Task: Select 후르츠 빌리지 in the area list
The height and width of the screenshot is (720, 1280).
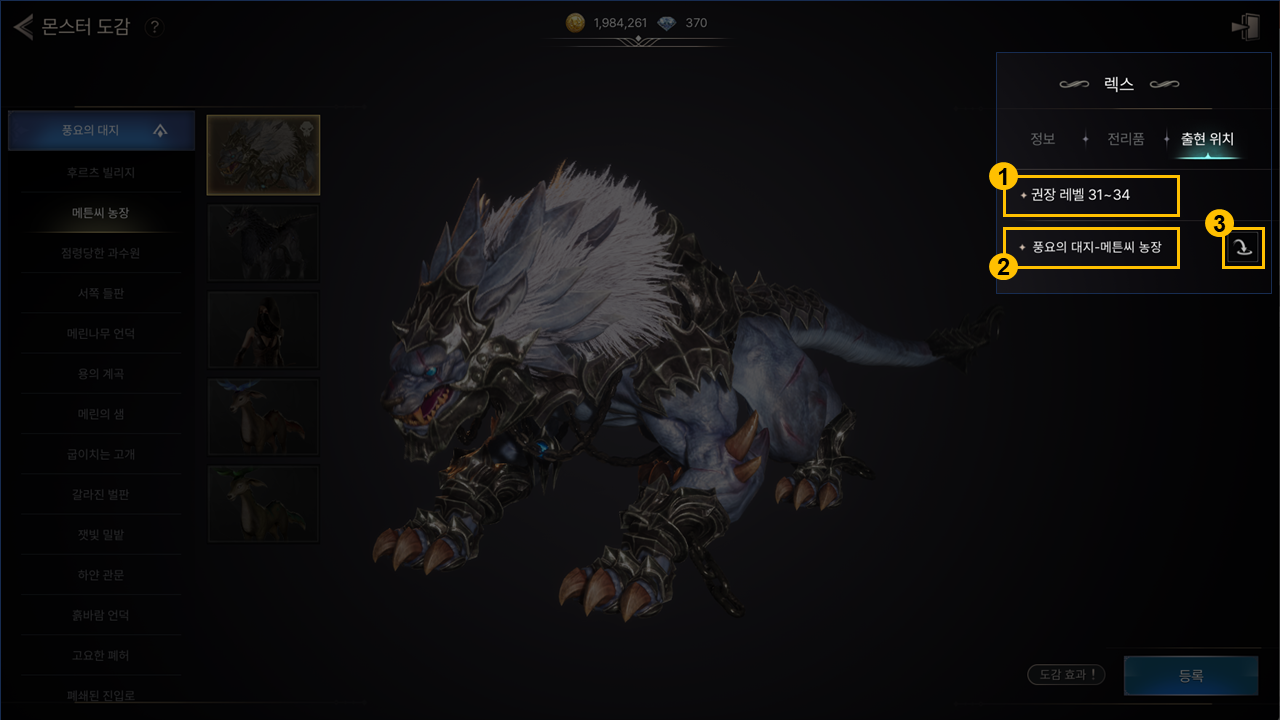Action: coord(100,172)
